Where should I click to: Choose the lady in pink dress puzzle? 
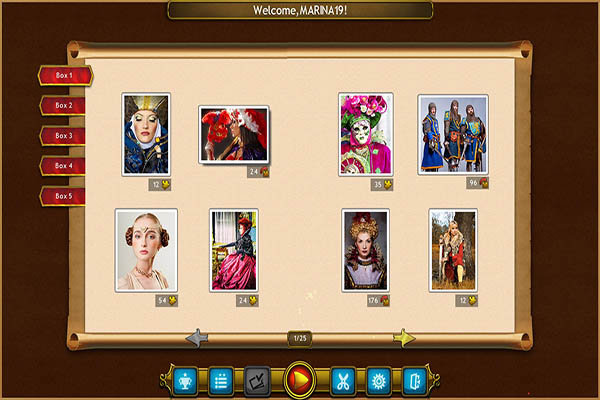[234, 250]
